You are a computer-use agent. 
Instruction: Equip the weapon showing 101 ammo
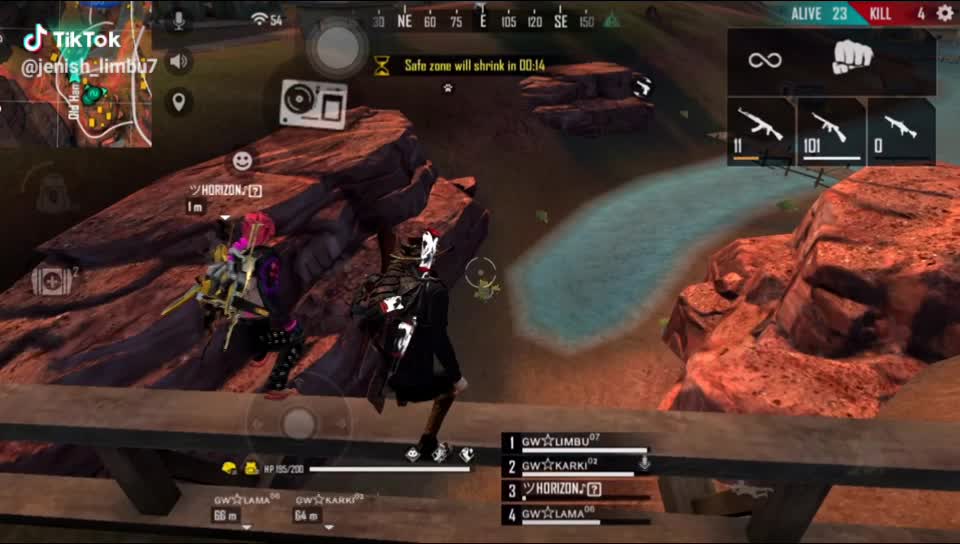click(830, 130)
